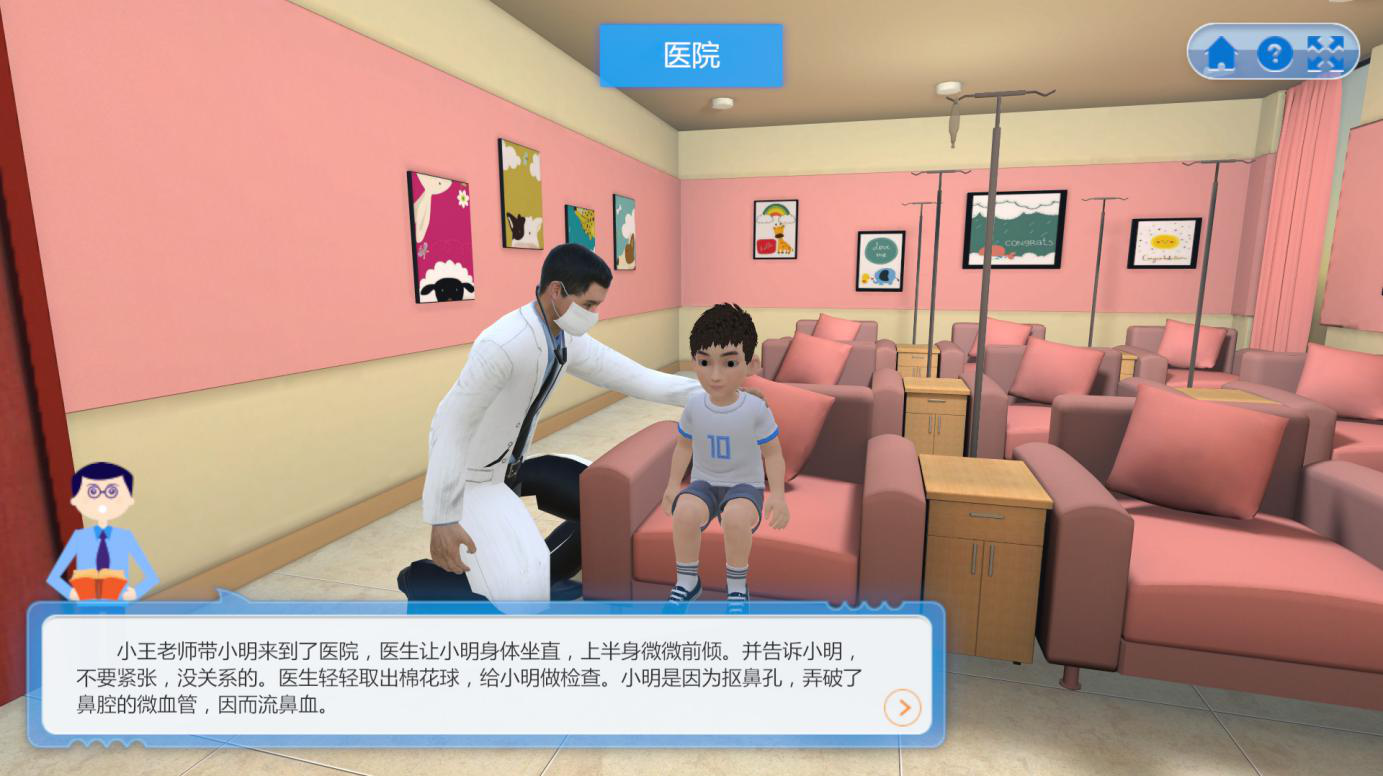The width and height of the screenshot is (1383, 776).
Task: Go to the home screen
Action: tap(1221, 53)
